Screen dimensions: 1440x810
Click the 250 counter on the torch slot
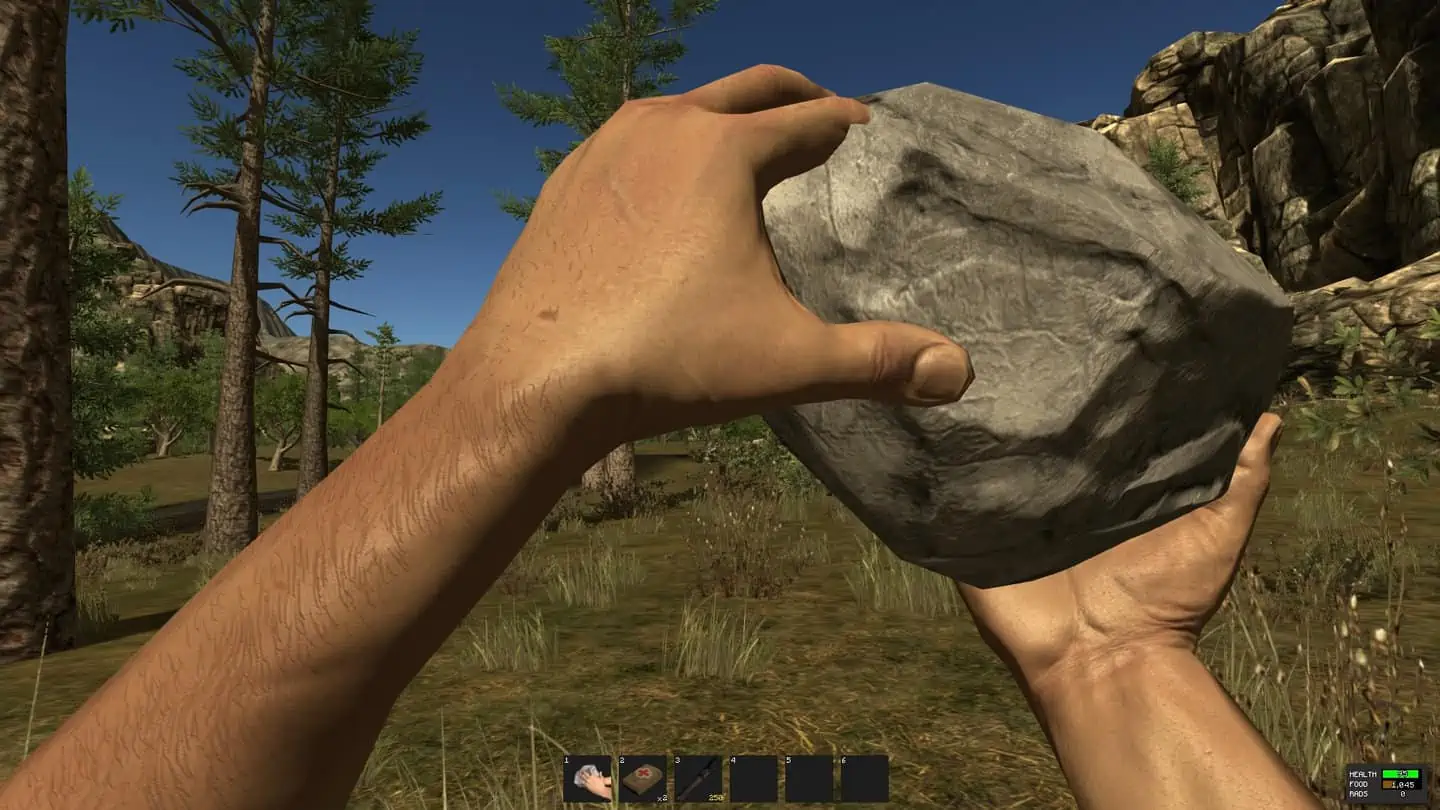click(x=716, y=797)
